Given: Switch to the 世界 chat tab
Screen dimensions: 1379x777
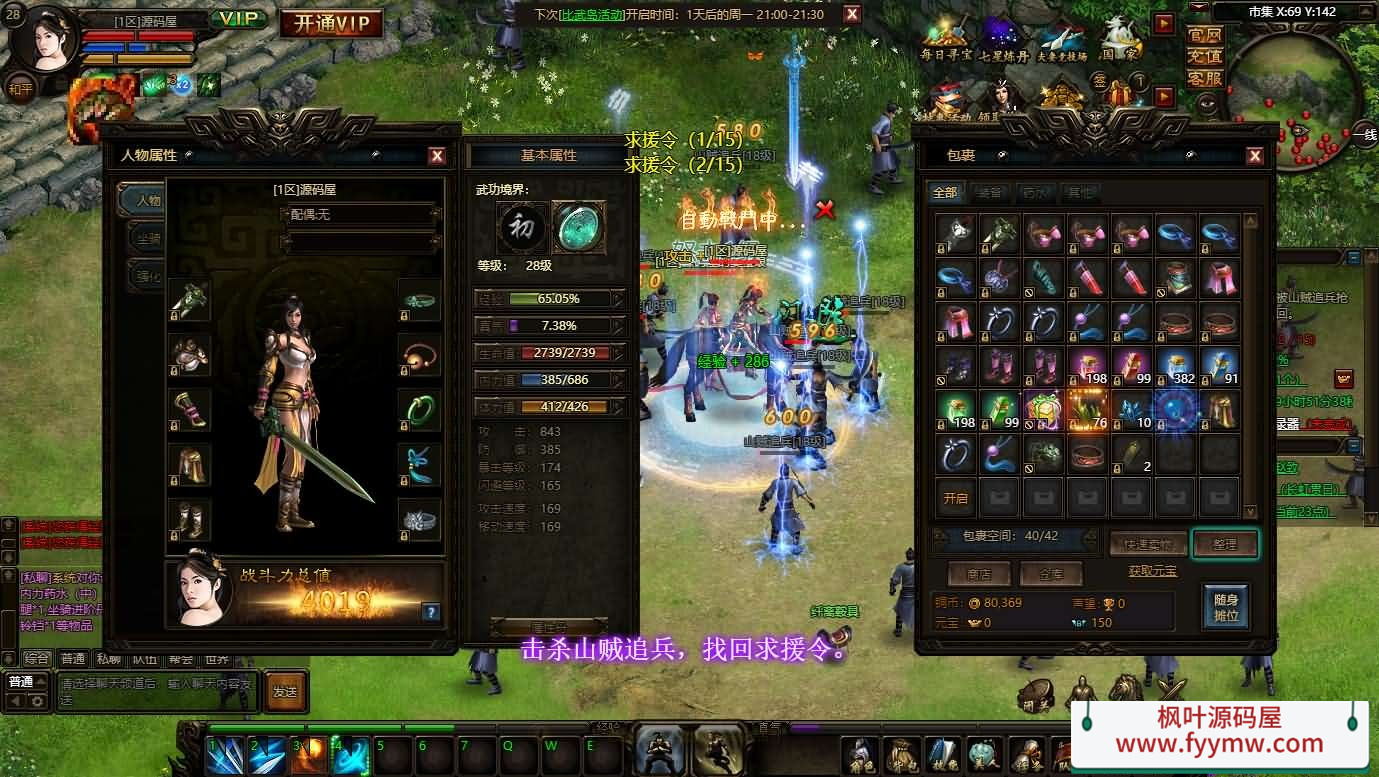Looking at the screenshot, I should point(217,659).
